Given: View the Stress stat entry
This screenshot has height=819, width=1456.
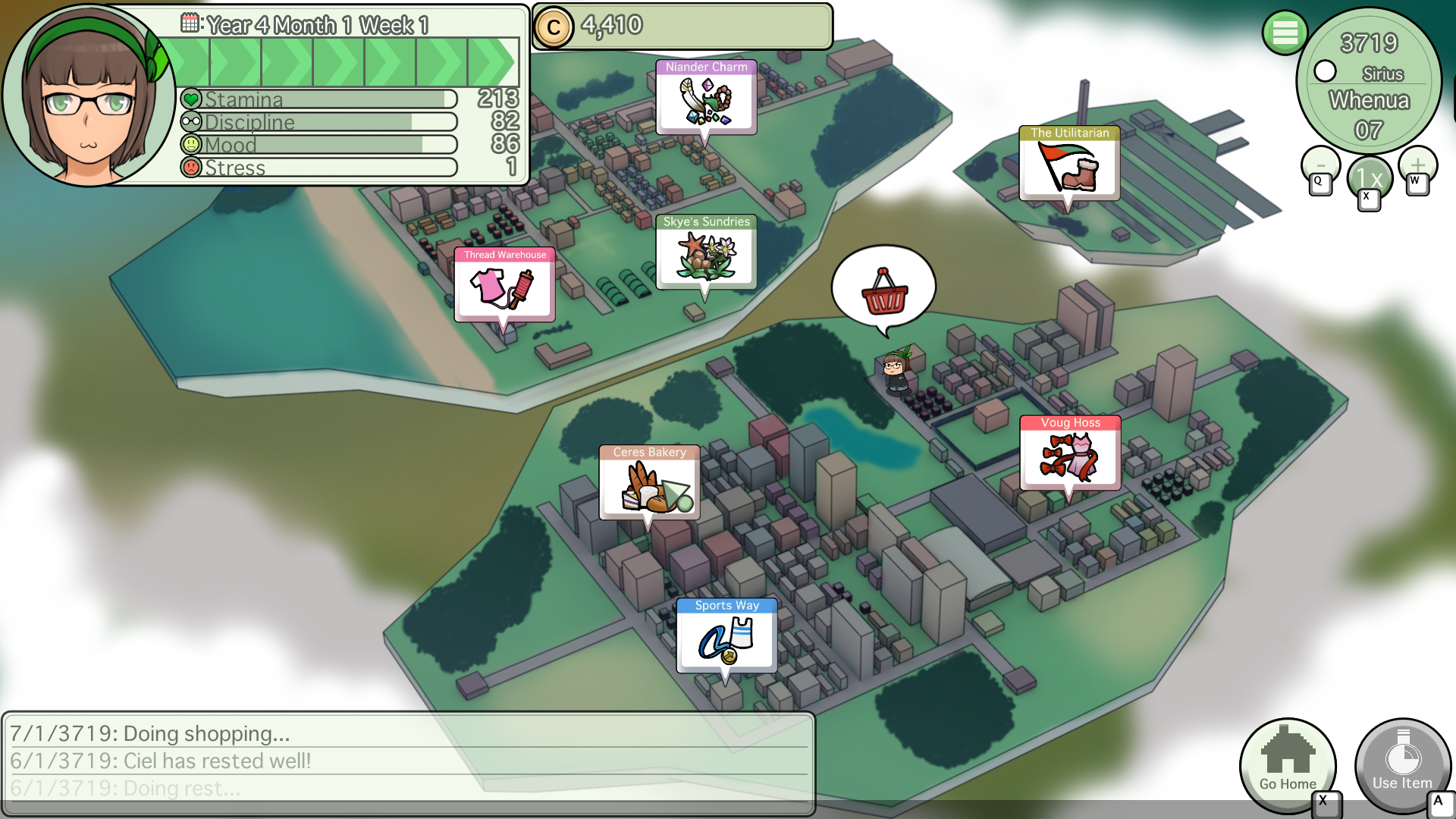Looking at the screenshot, I should point(318,168).
